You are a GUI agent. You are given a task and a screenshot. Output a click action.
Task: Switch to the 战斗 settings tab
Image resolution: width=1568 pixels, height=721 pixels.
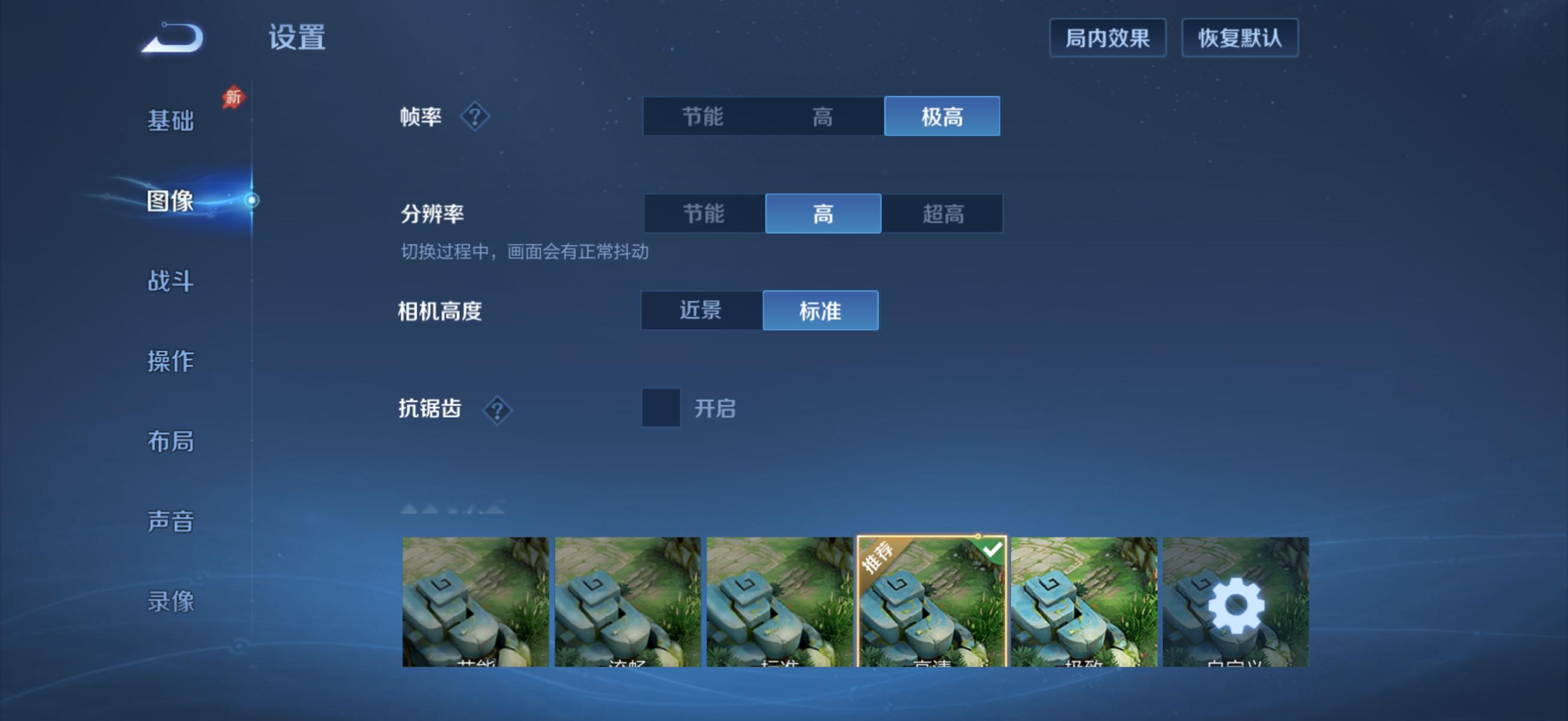point(170,281)
